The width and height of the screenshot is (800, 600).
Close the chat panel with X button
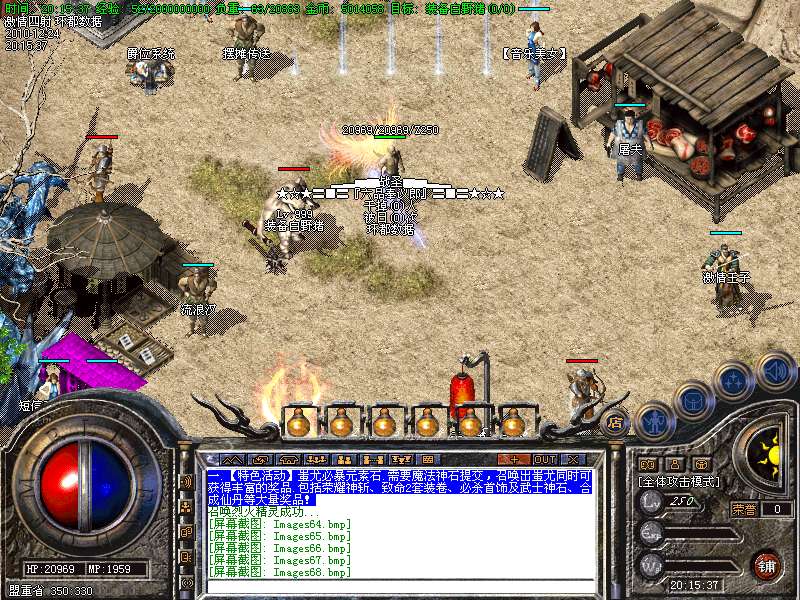[574, 459]
